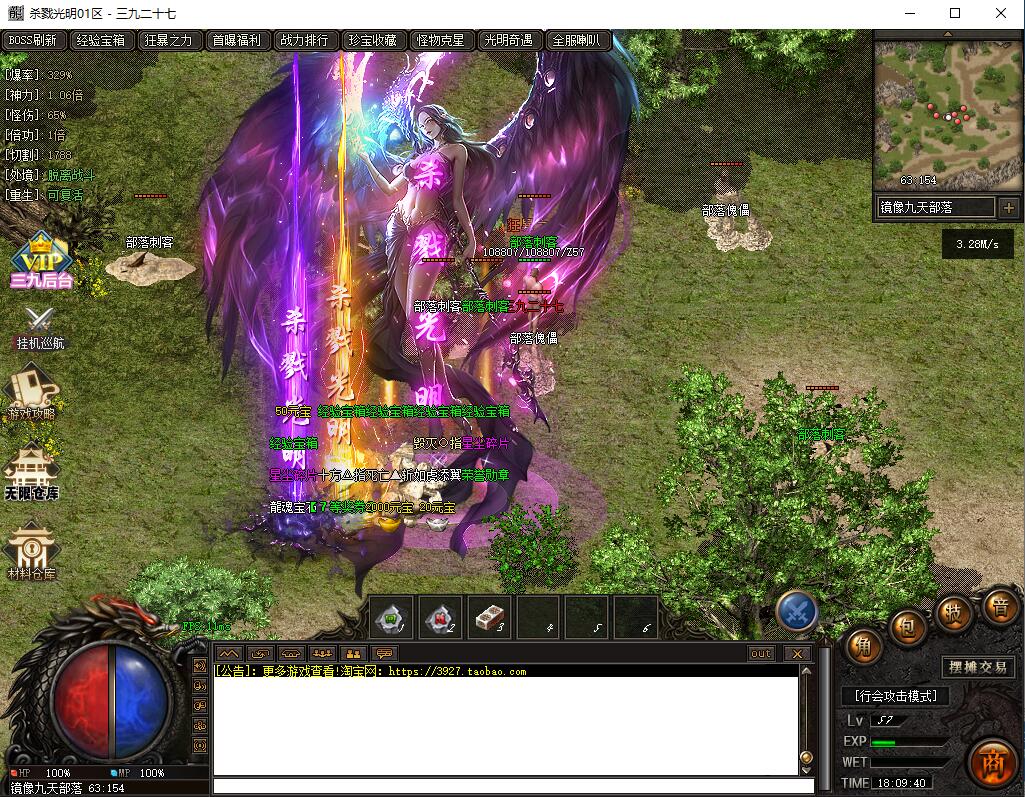Open the 全服喇叭 broadcast

click(577, 41)
